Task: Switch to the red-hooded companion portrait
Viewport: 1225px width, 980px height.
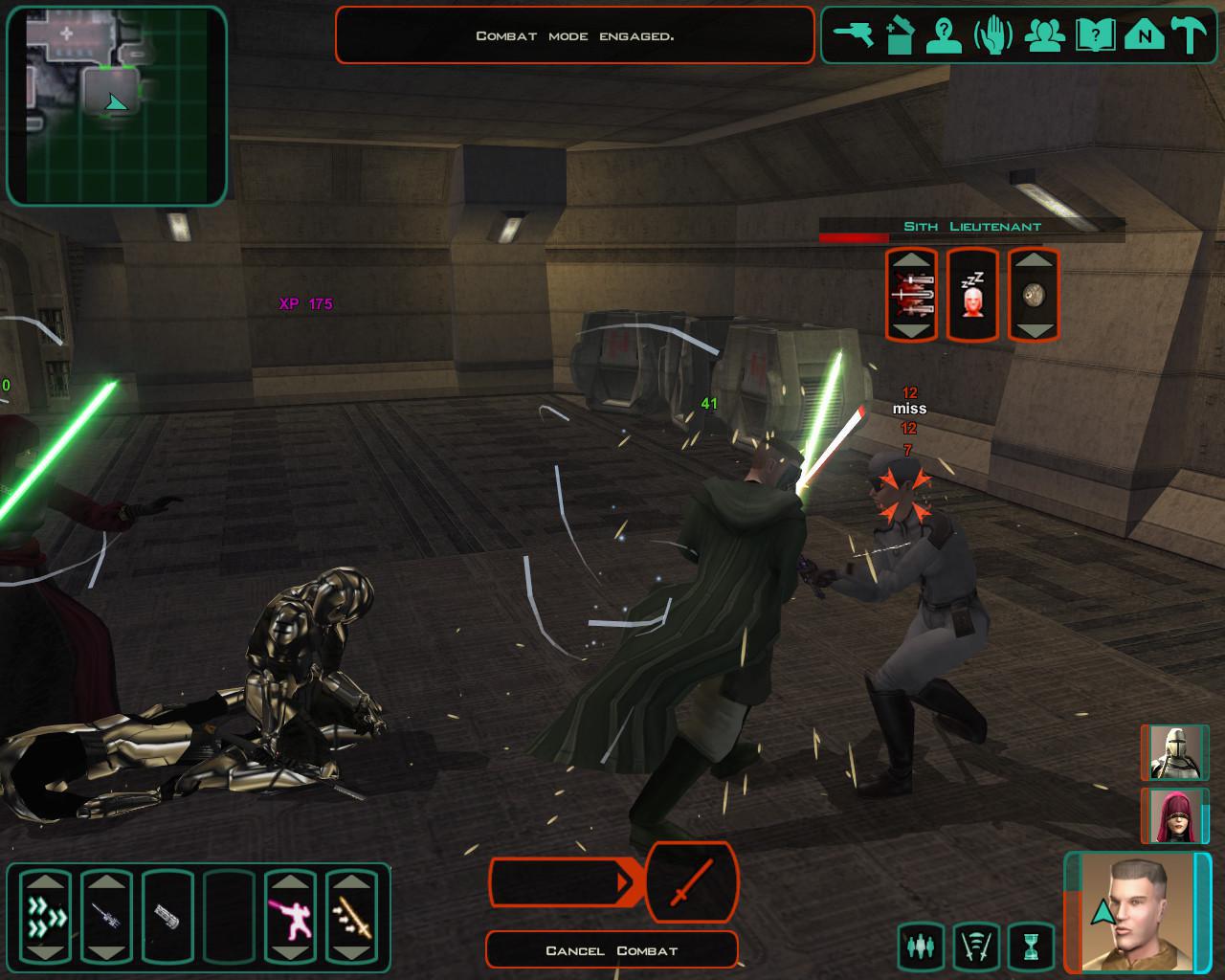Action: (1174, 816)
